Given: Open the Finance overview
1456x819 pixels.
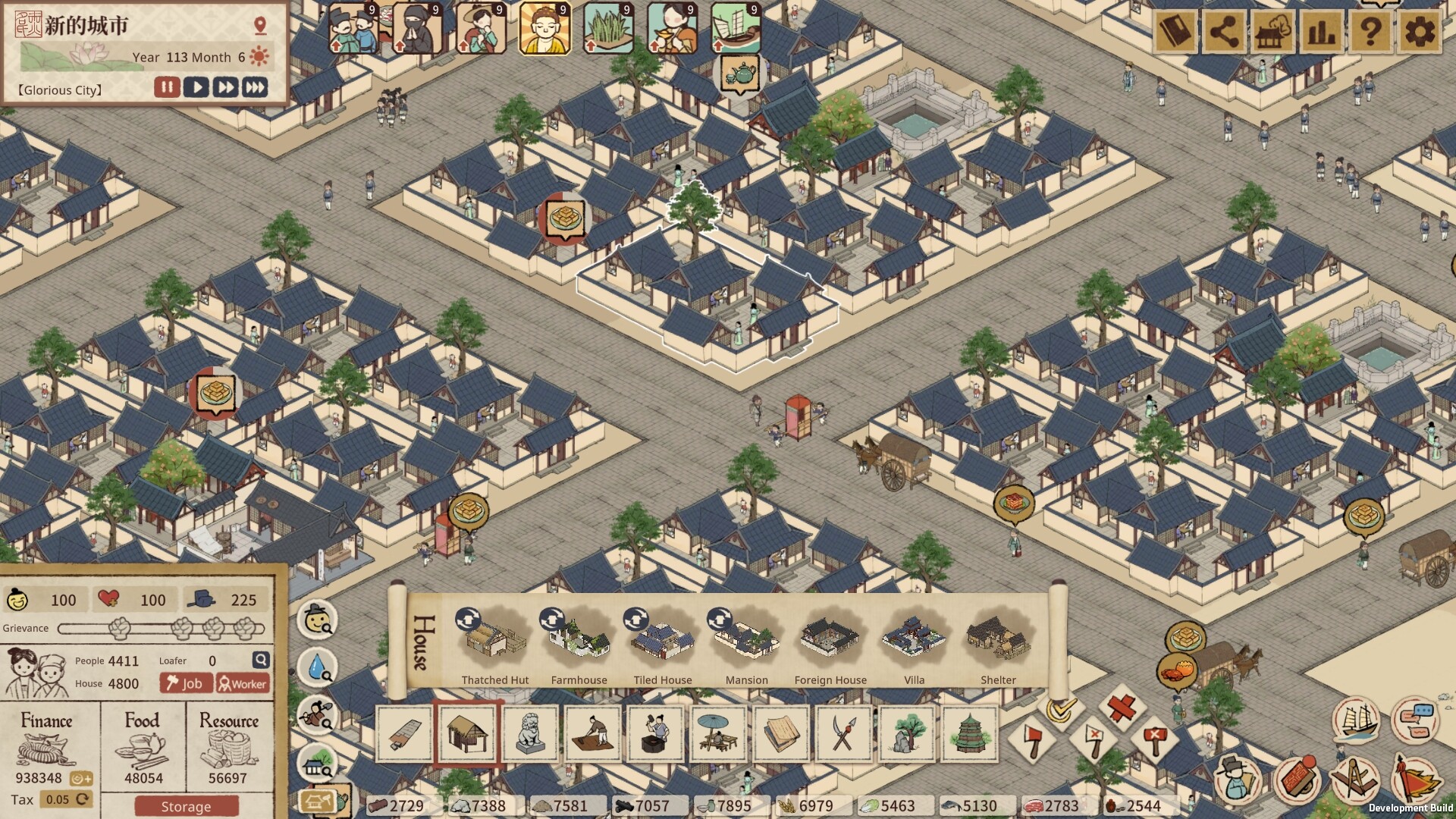Looking at the screenshot, I should click(47, 747).
